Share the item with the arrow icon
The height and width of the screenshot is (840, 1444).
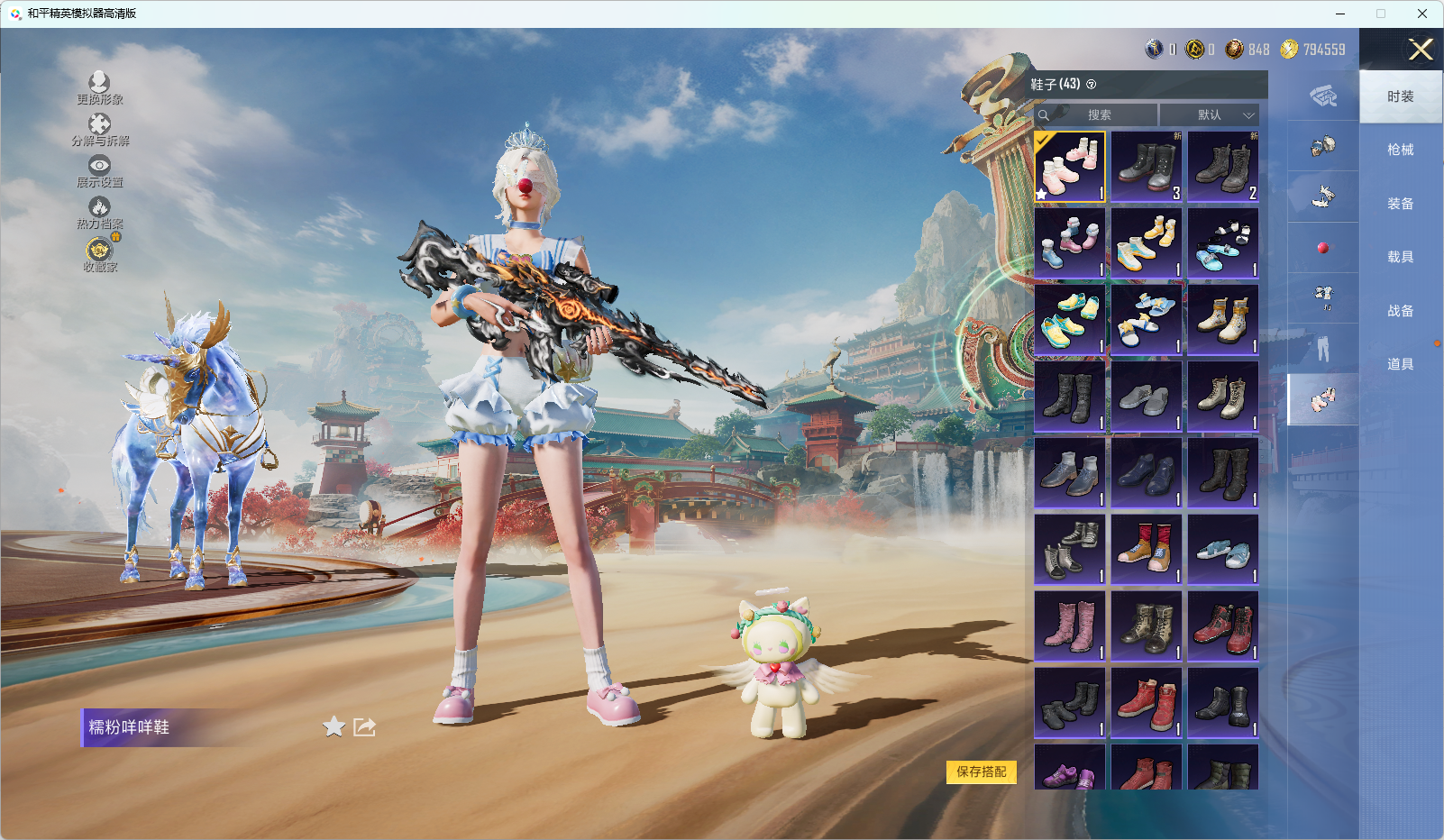coord(364,726)
